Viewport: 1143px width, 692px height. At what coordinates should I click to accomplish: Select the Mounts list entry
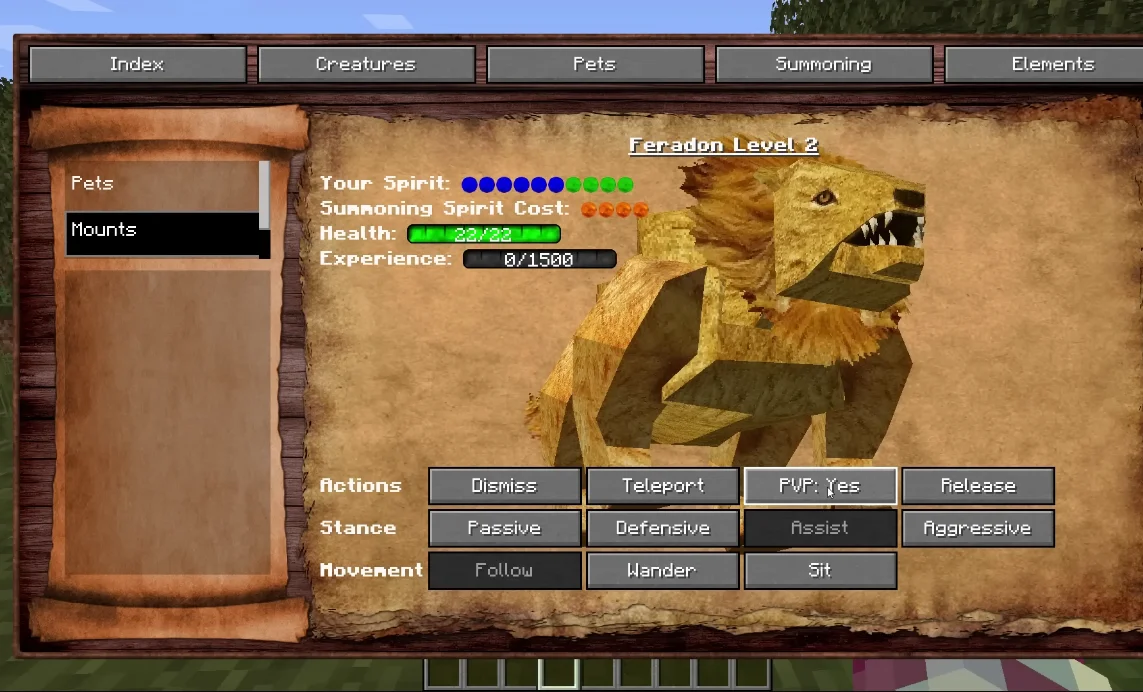point(160,231)
